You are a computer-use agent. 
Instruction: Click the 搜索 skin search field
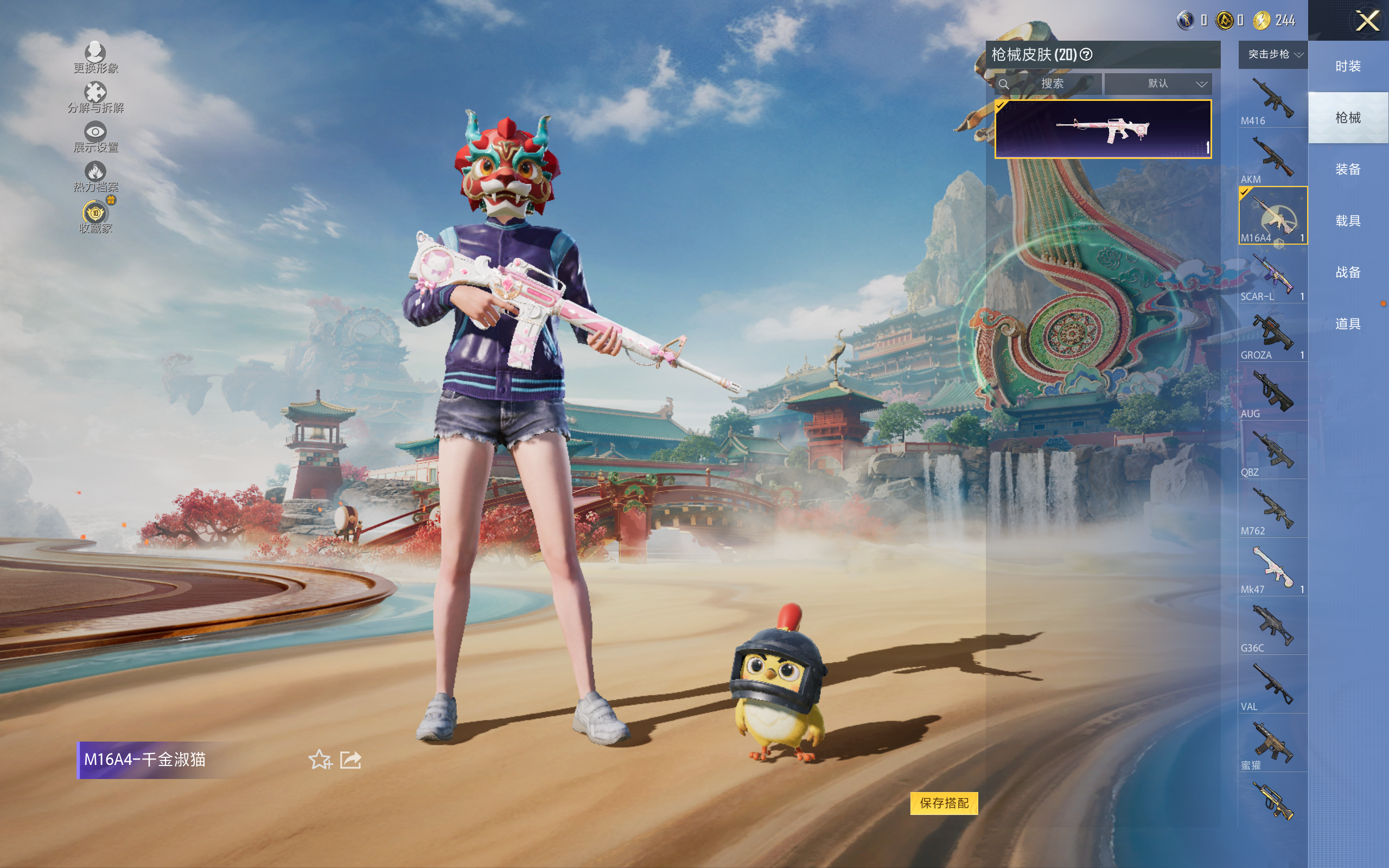click(1052, 84)
